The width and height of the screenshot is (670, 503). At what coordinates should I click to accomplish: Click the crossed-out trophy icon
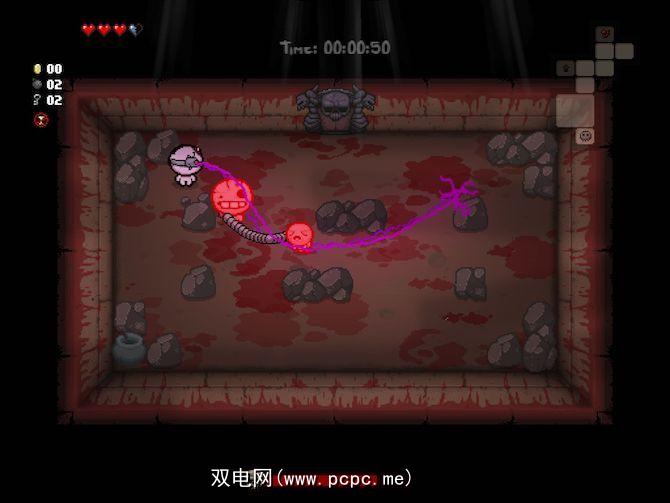[41, 120]
